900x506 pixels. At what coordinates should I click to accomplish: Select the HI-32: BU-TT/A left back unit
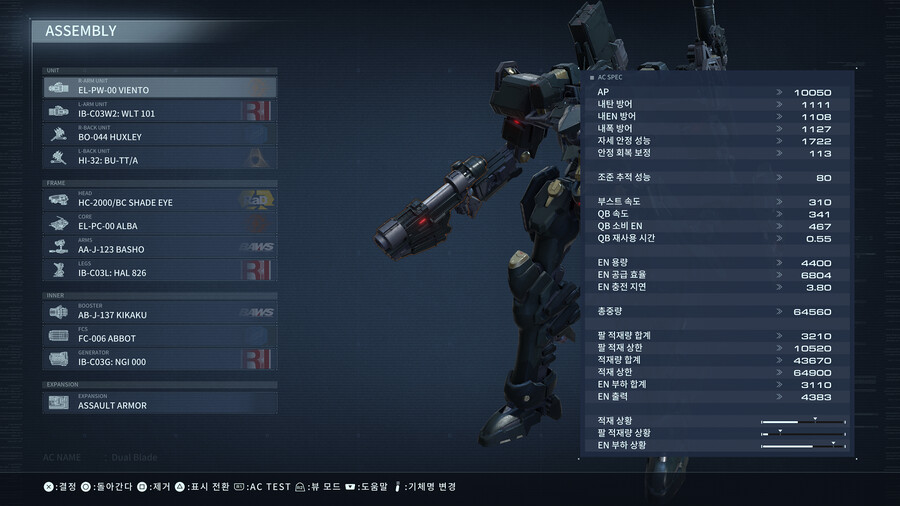click(x=160, y=157)
